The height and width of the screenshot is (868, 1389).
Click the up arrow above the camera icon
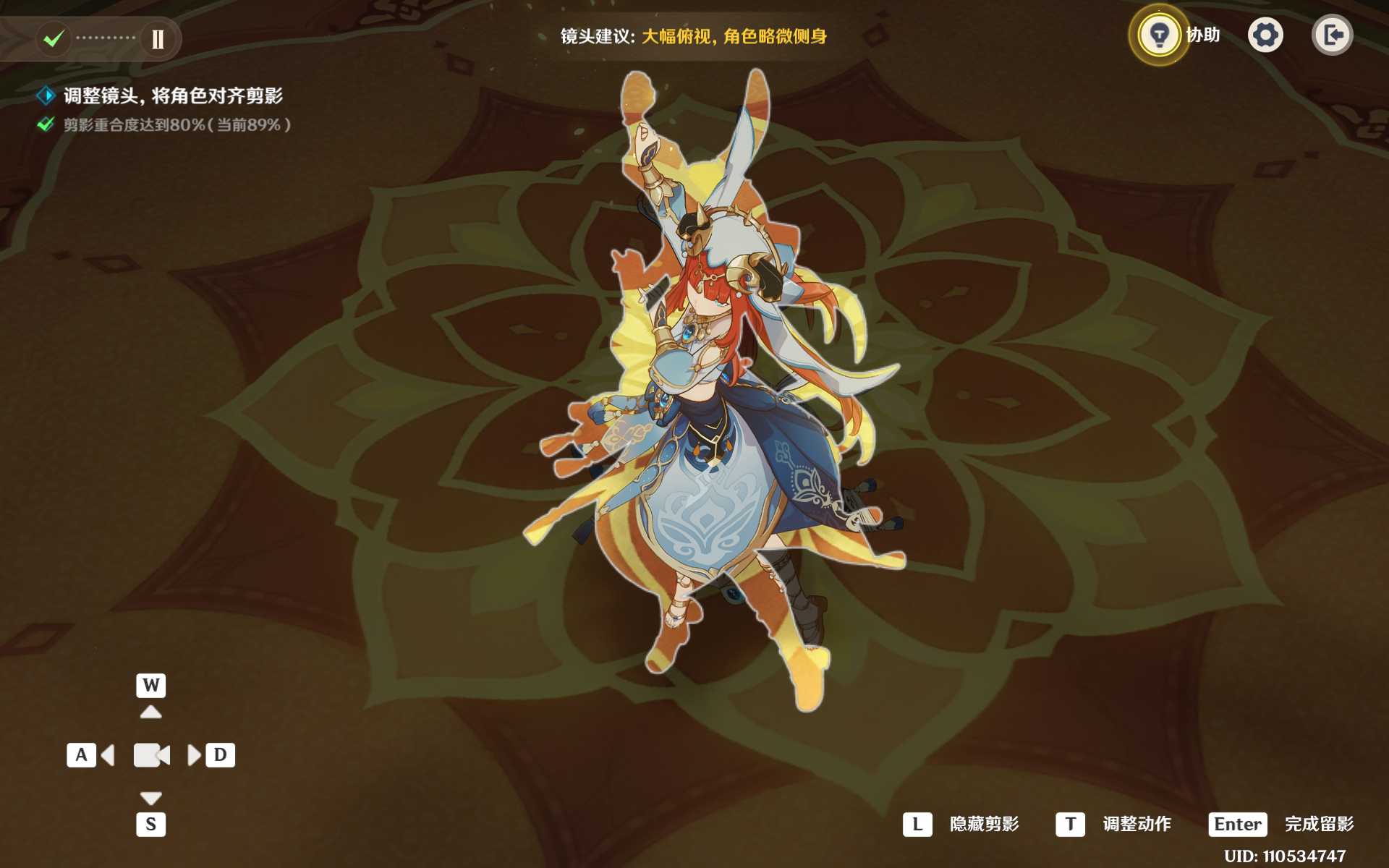click(150, 711)
